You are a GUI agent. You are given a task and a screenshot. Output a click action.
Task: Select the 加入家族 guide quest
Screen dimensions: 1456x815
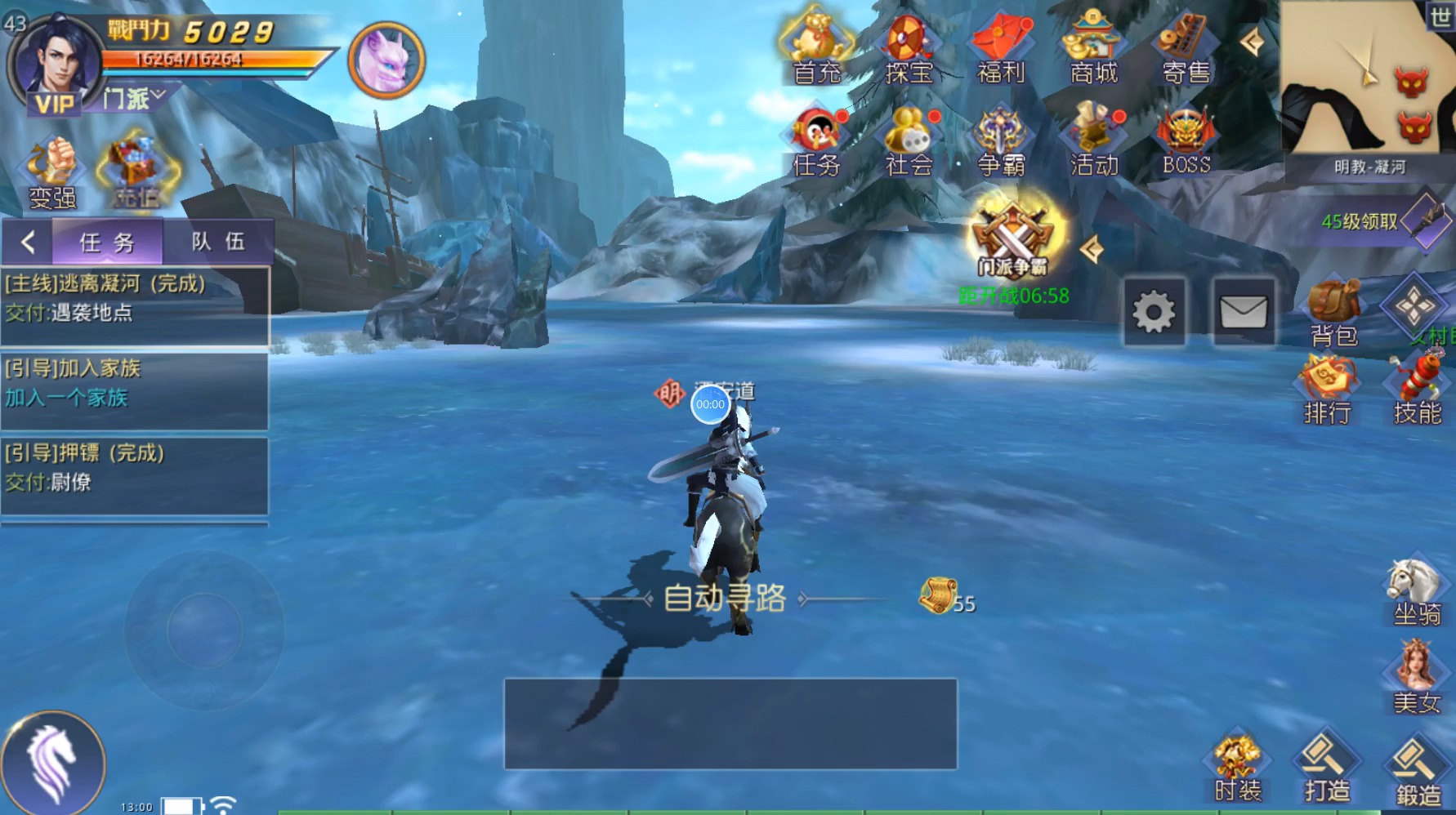[x=135, y=384]
